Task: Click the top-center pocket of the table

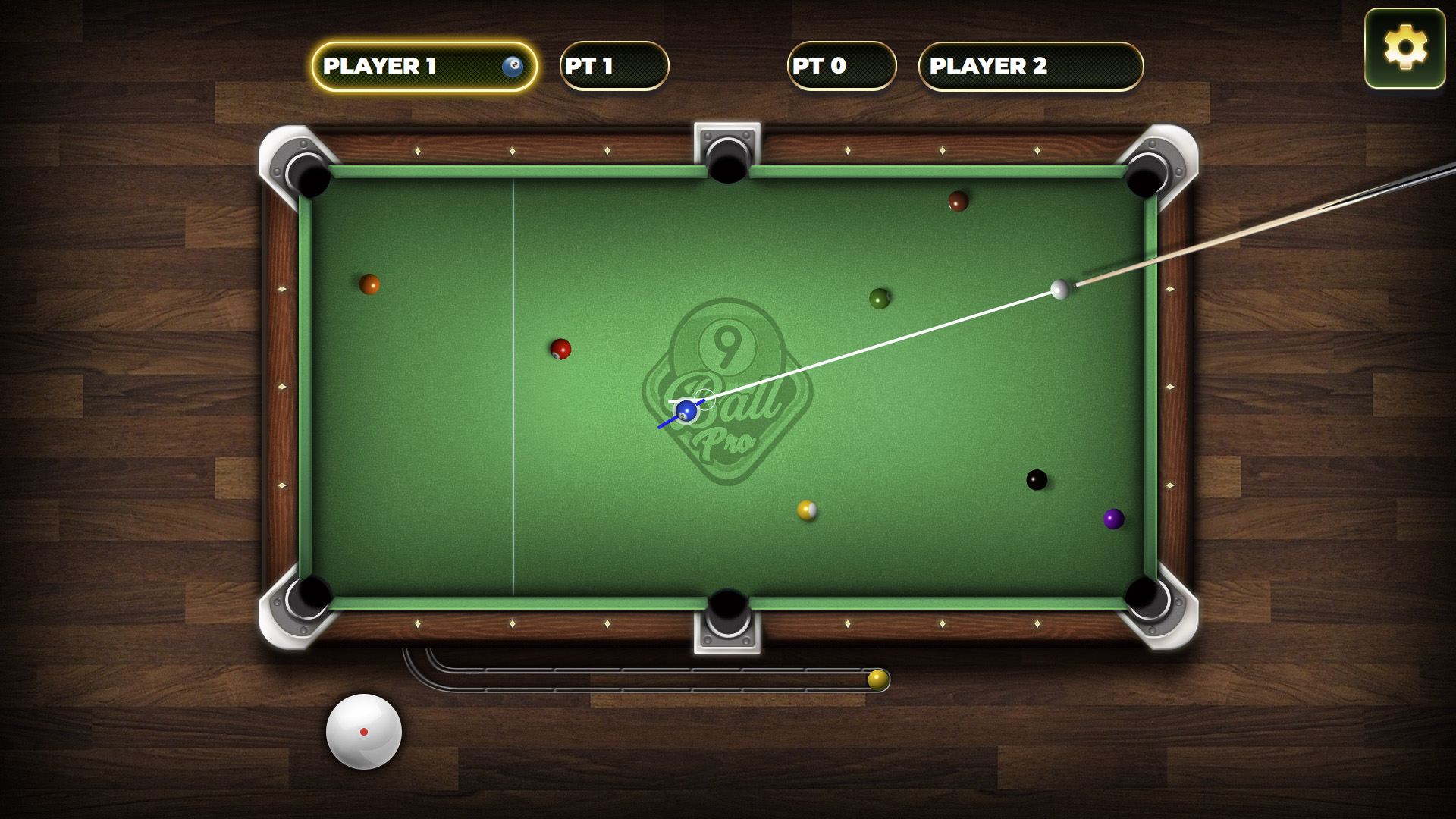Action: 726,154
